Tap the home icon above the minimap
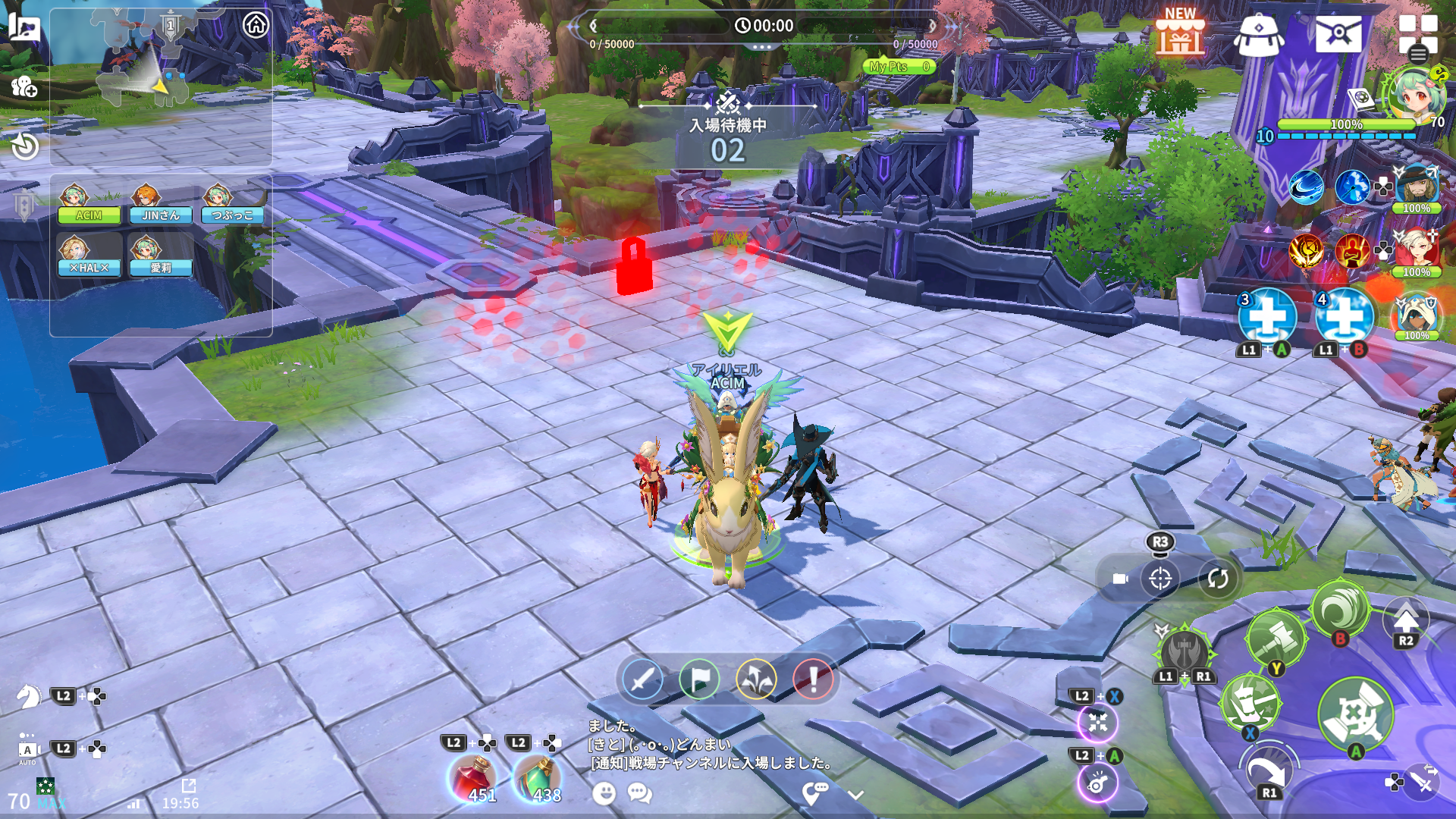This screenshot has height=819, width=1456. 256,25
